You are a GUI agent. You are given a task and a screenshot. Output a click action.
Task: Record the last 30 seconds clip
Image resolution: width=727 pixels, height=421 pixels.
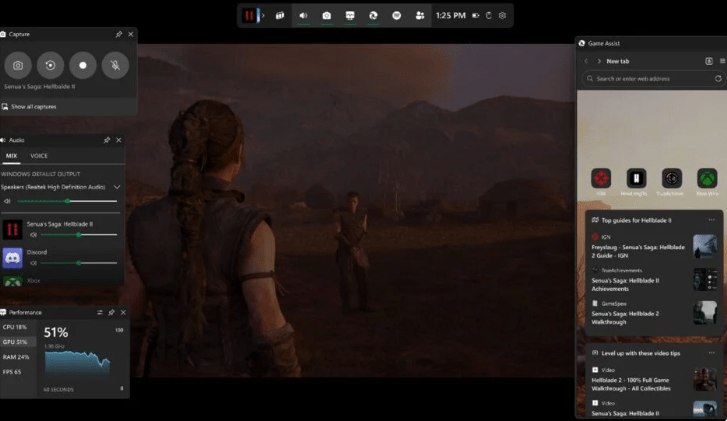[x=50, y=65]
